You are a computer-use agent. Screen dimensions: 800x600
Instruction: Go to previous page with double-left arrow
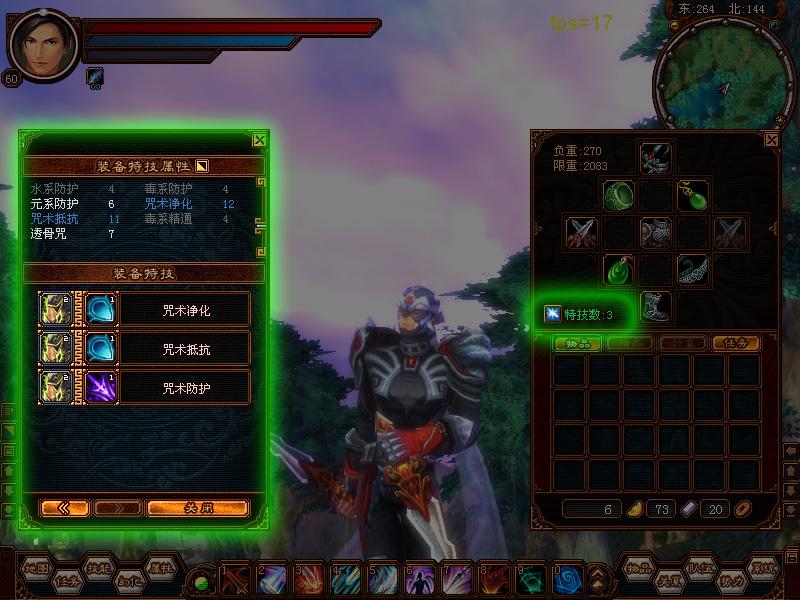[x=65, y=508]
